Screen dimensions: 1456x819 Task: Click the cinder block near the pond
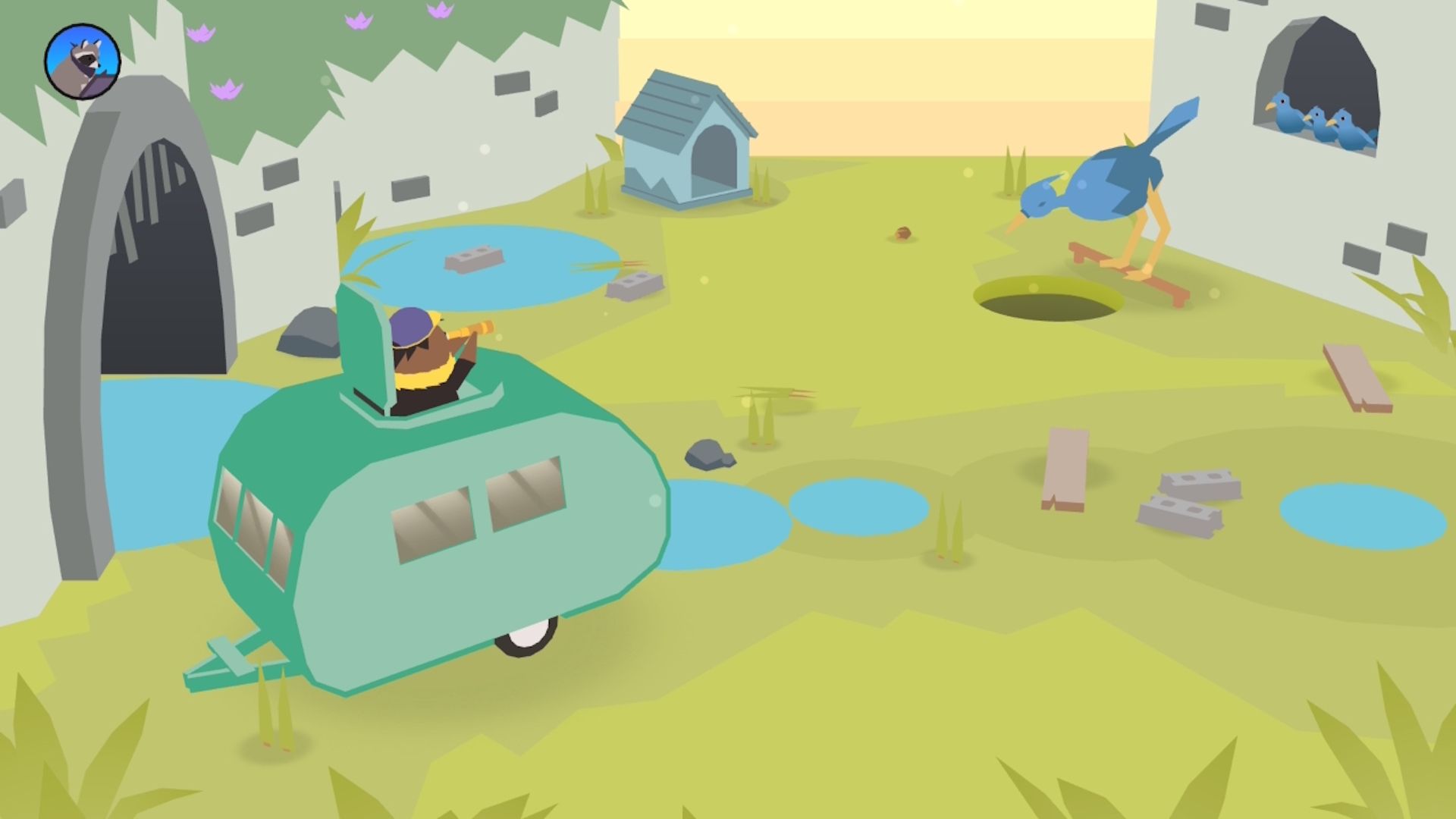click(474, 258)
